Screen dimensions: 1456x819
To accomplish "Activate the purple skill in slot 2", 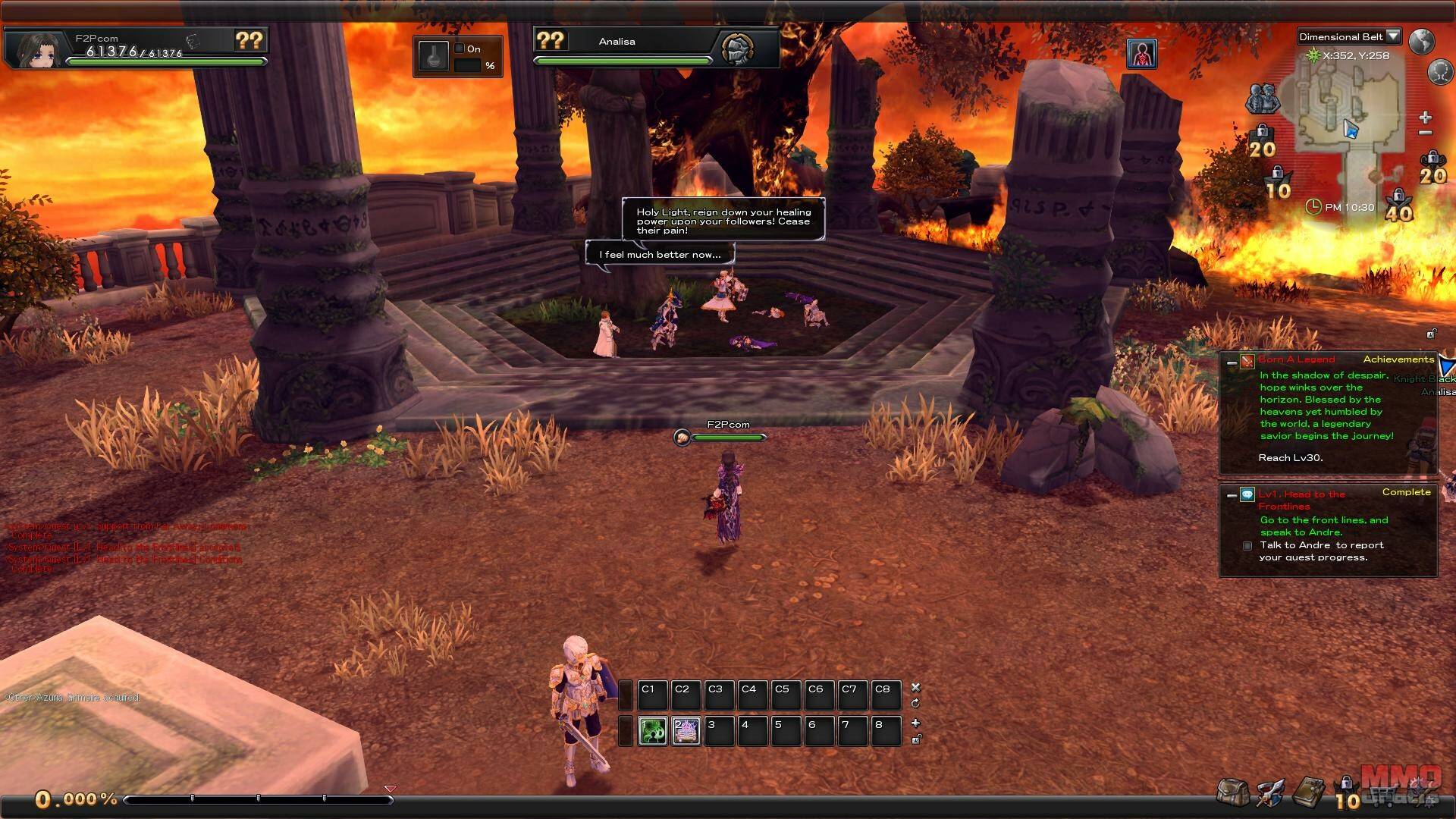I will pos(686,730).
